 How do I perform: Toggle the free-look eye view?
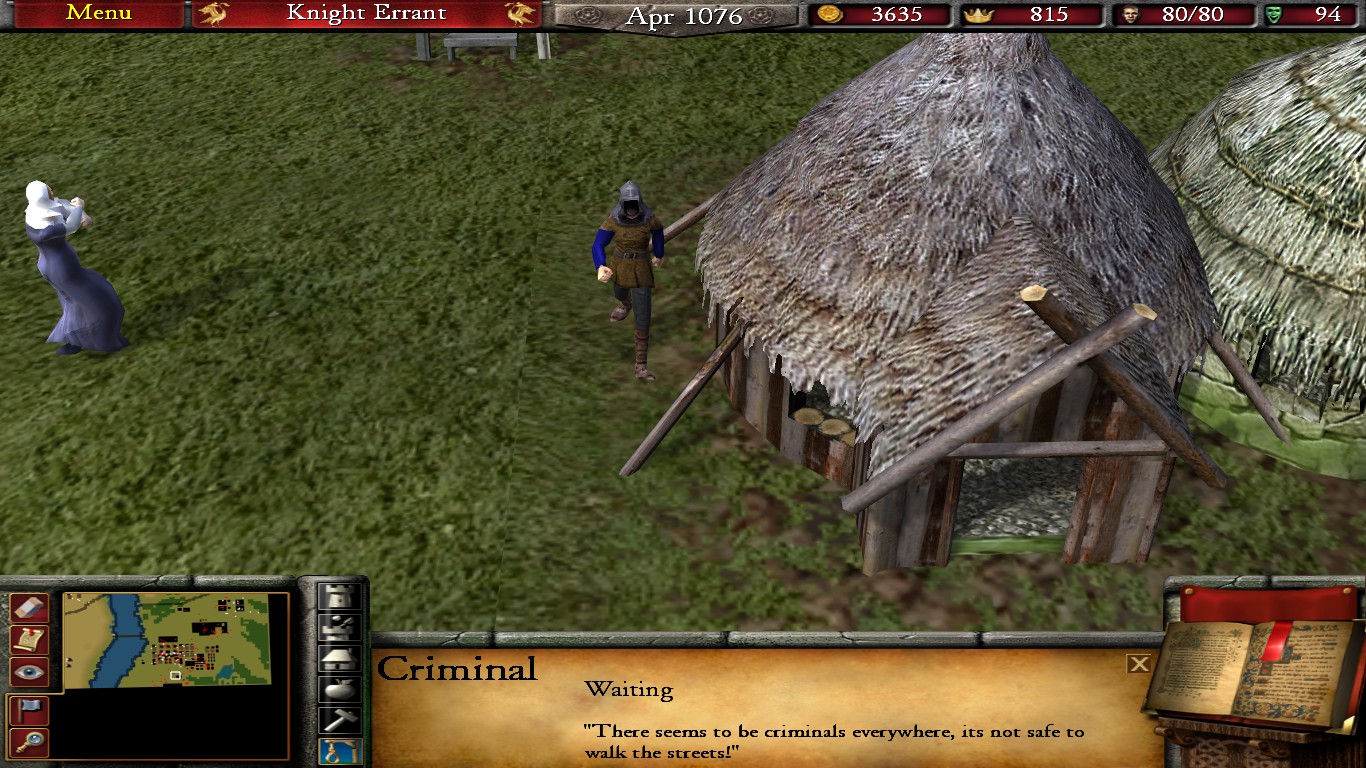(x=28, y=672)
